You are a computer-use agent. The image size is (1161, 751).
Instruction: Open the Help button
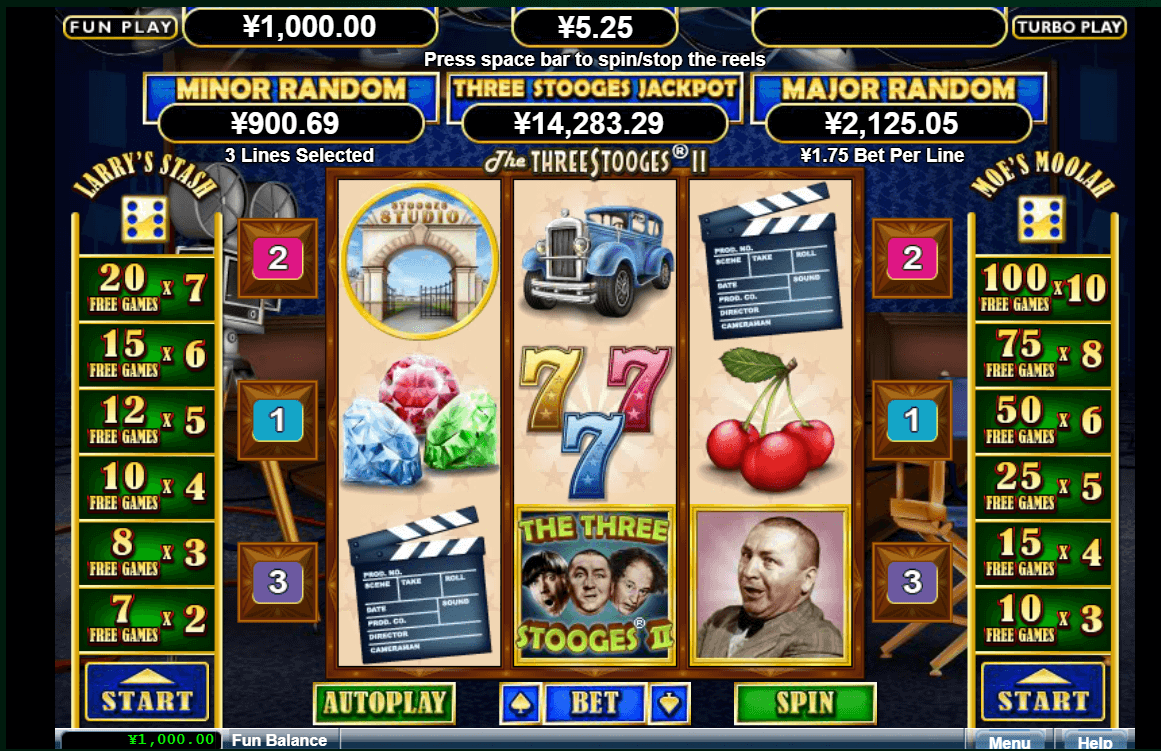1095,741
